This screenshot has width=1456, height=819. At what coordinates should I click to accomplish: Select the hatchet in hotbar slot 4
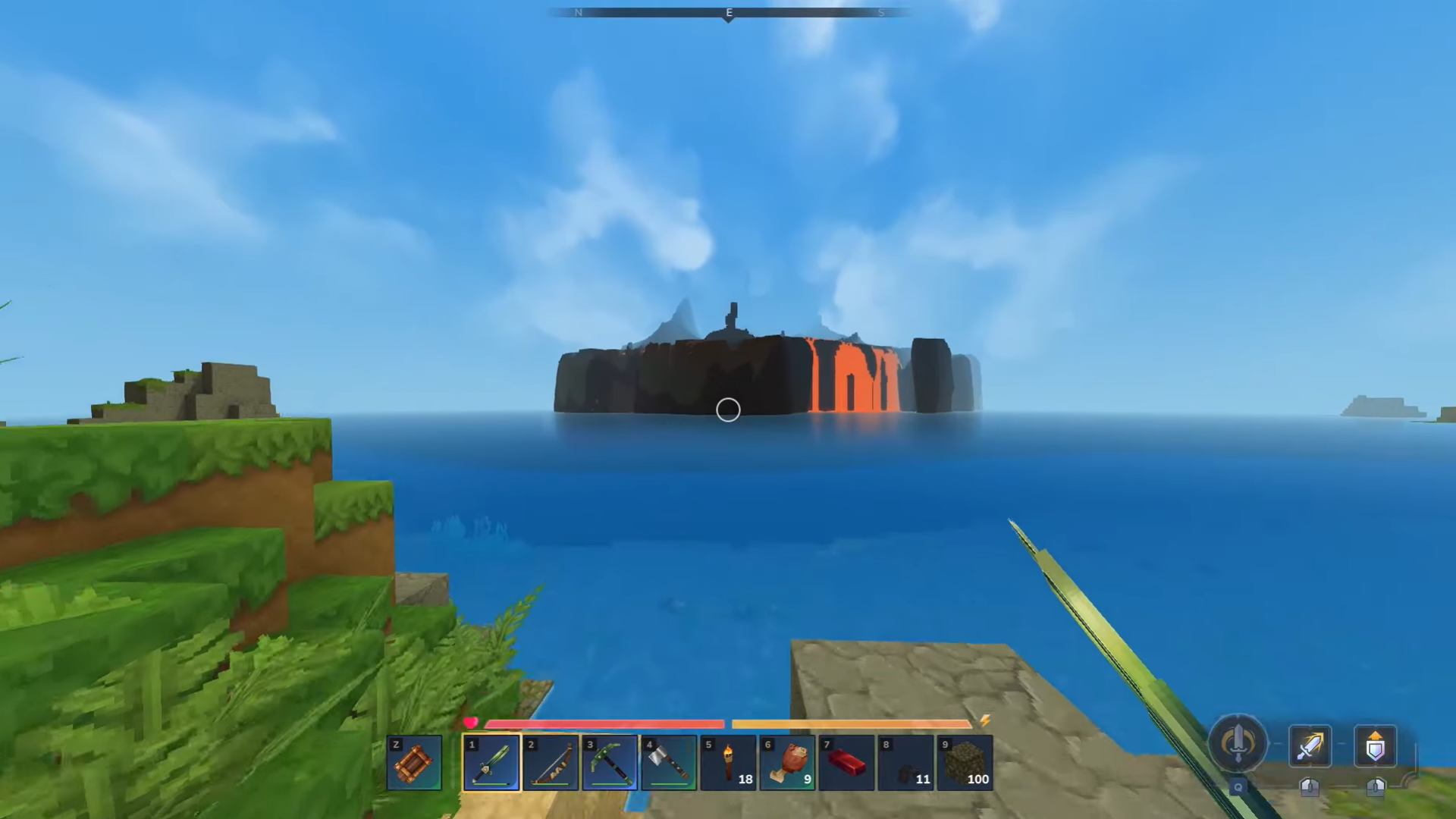tap(668, 762)
